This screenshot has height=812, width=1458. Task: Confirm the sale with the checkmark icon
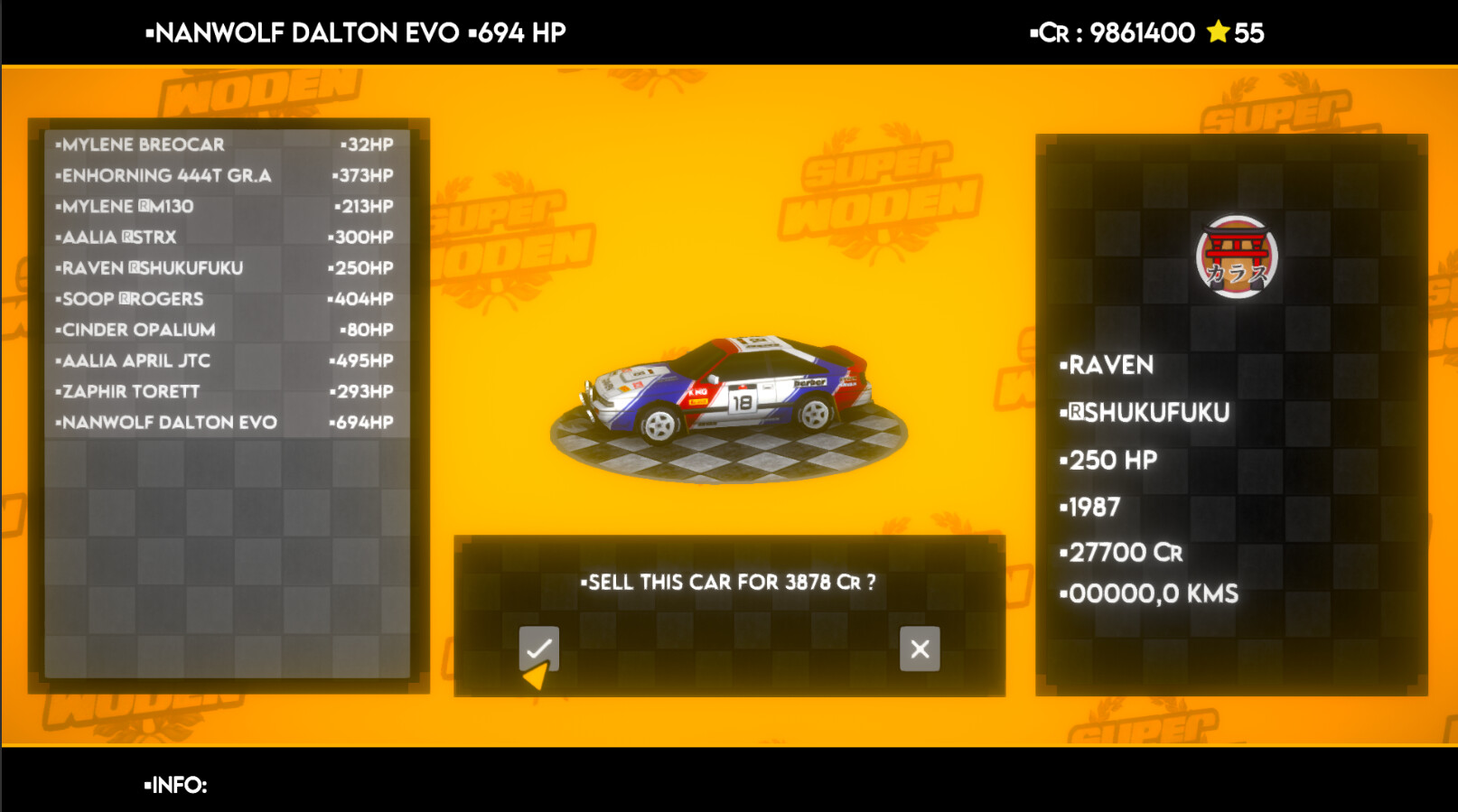pos(539,648)
